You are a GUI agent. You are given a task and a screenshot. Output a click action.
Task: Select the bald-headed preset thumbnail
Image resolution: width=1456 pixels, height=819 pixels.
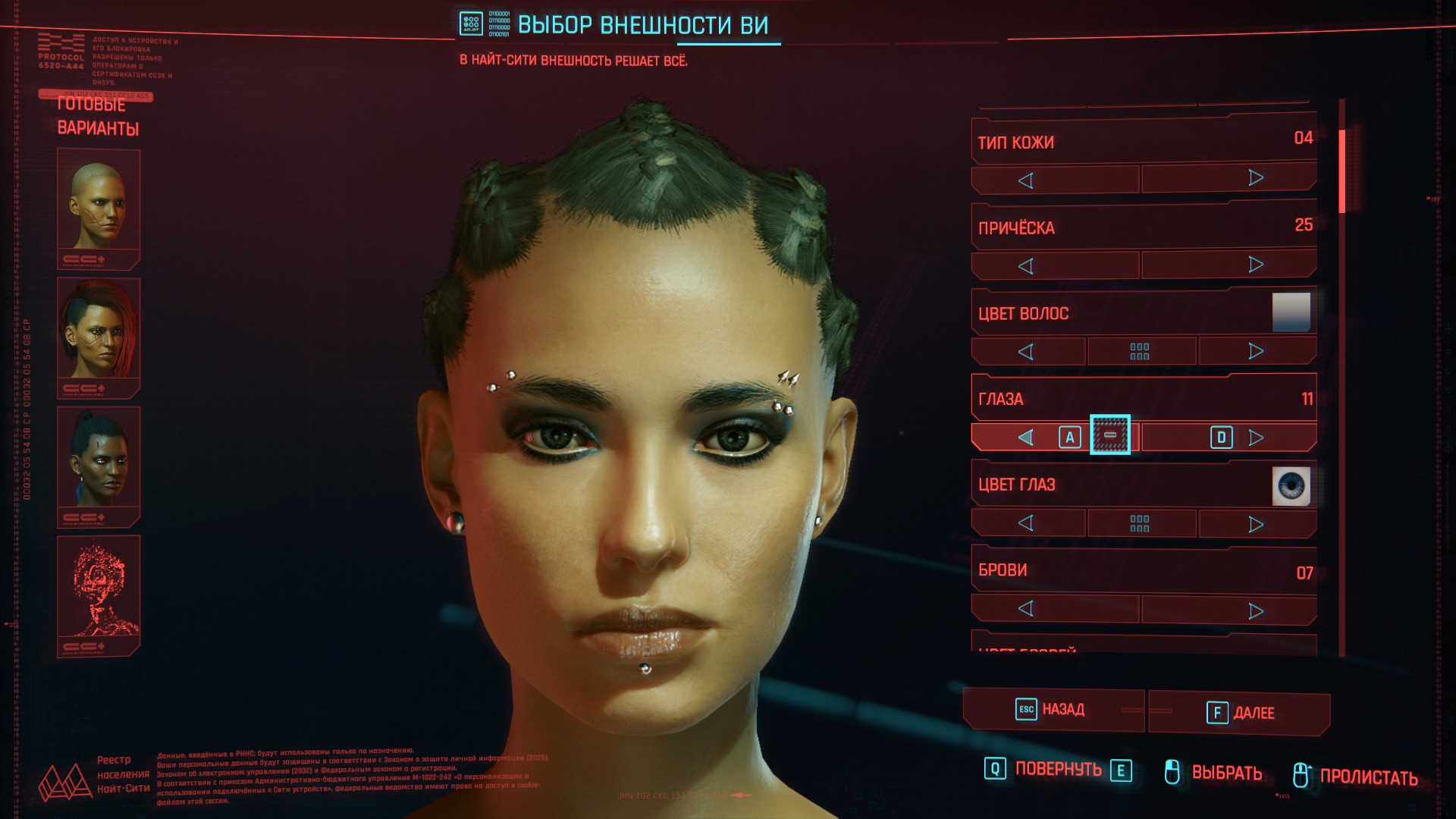99,206
